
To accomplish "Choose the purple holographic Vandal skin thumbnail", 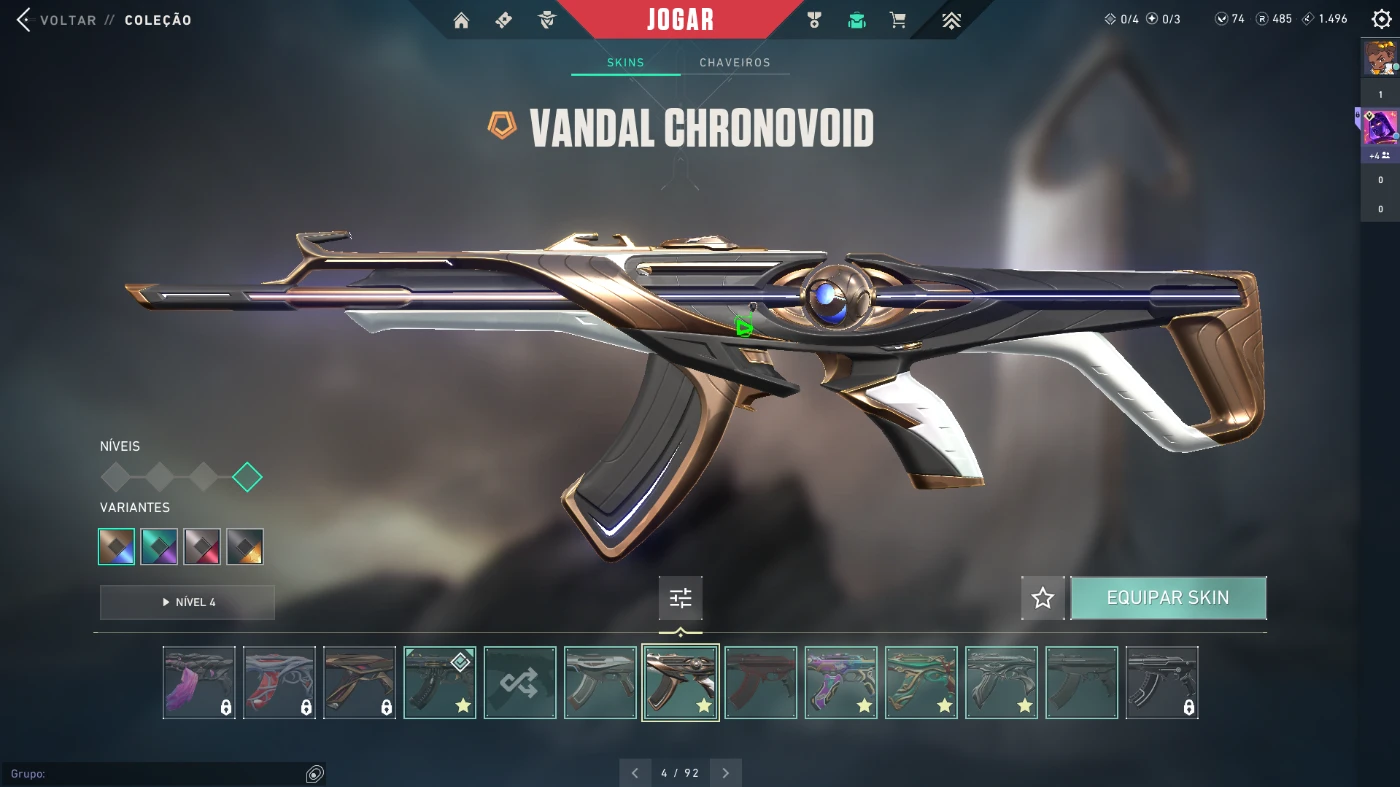I will (841, 683).
